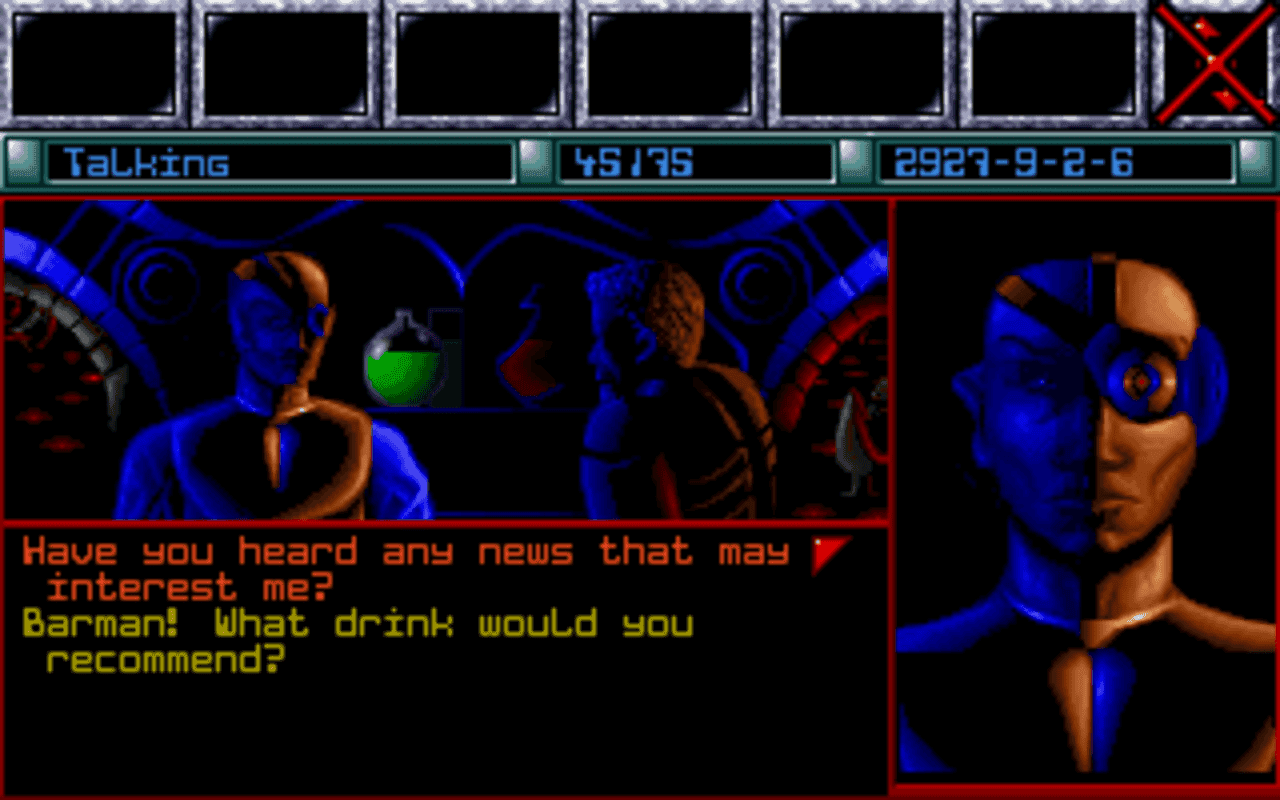Click the third inventory slot
The height and width of the screenshot is (800, 1280).
point(479,63)
